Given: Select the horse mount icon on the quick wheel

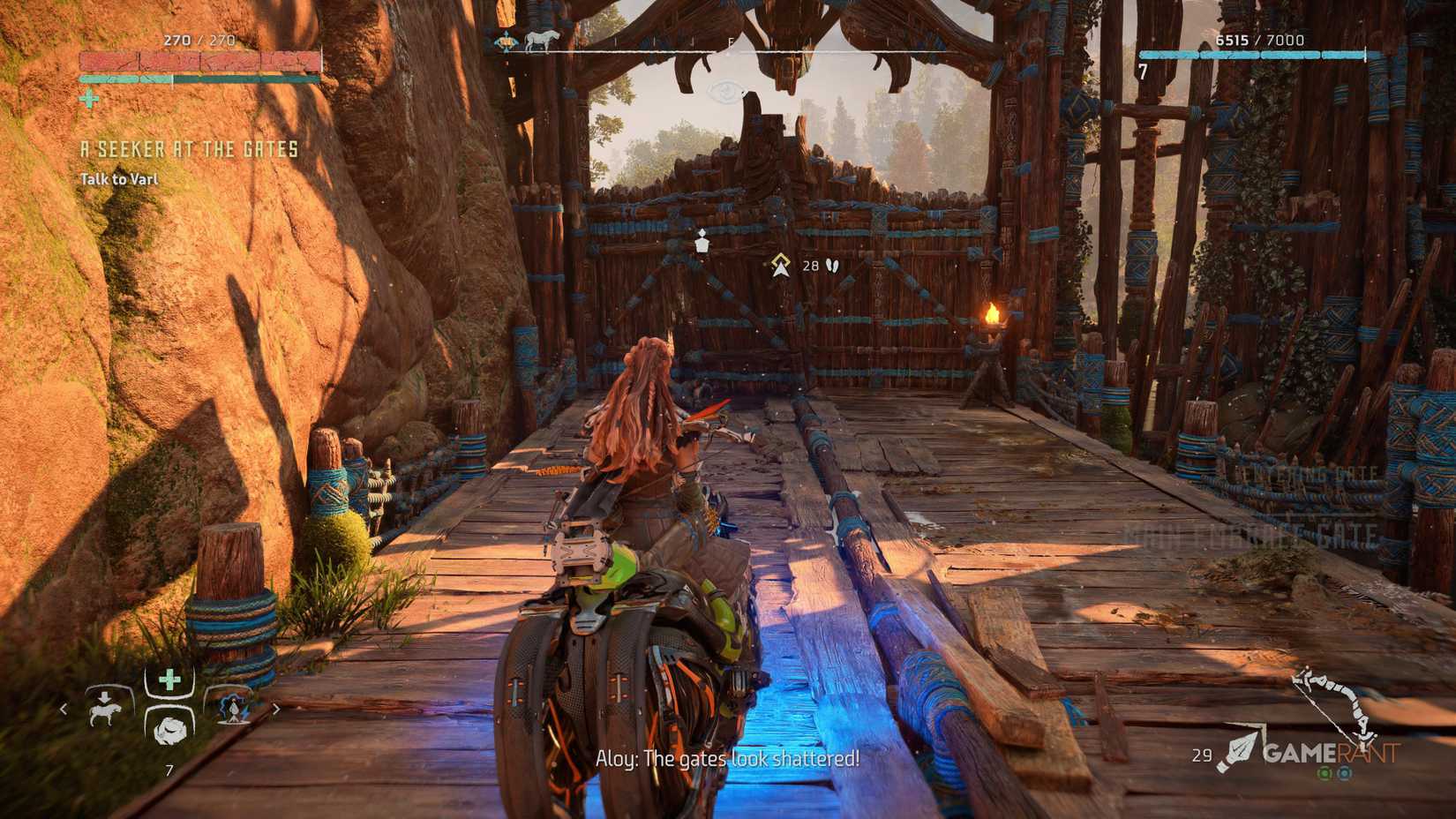Looking at the screenshot, I should pos(105,713).
